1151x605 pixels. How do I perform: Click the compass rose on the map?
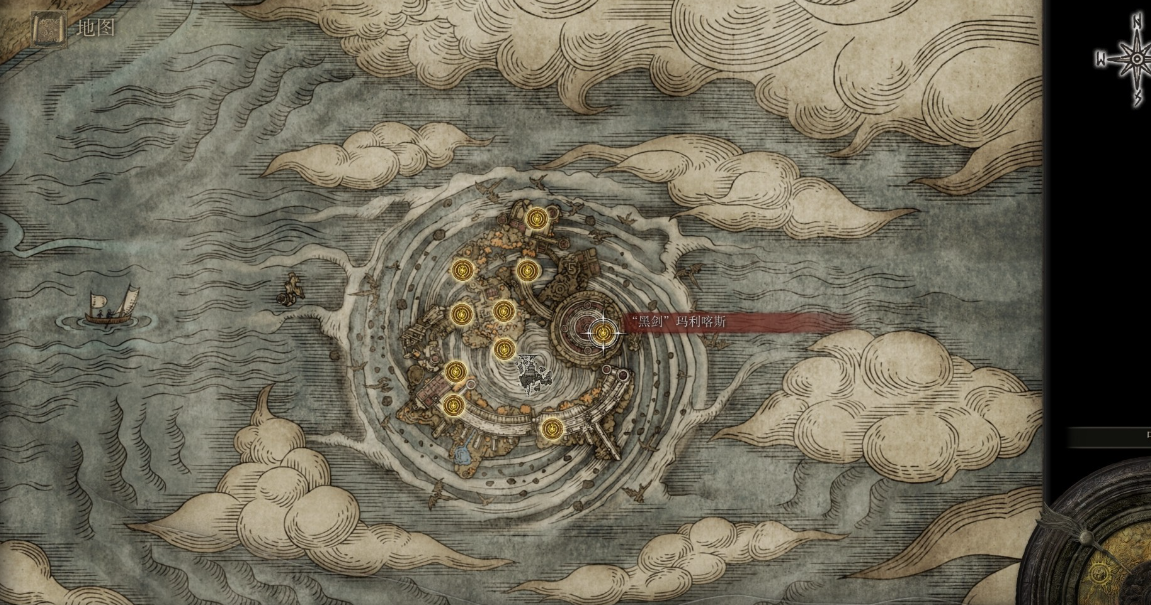pos(1136,59)
